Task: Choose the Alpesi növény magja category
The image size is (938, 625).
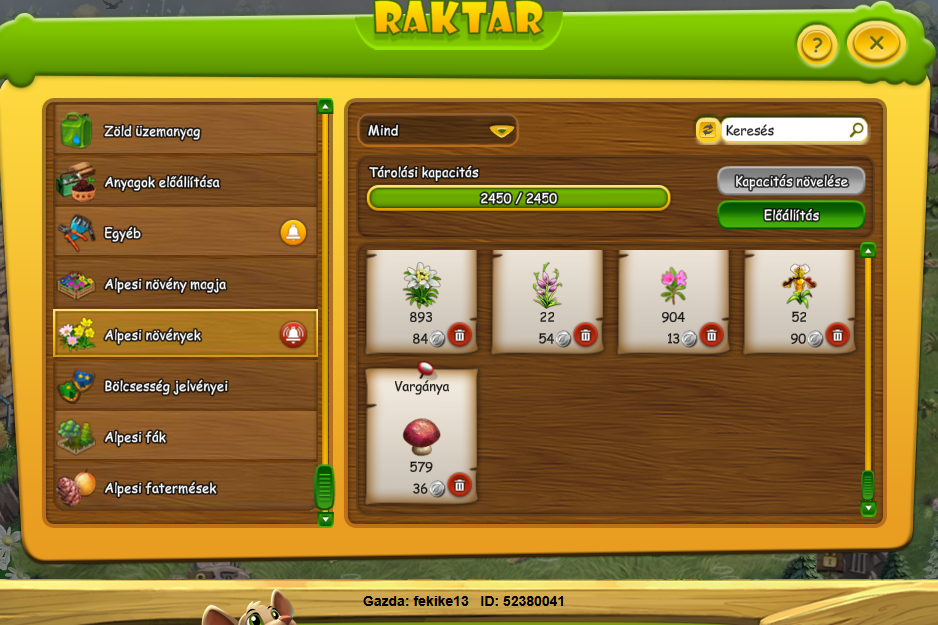Action: click(185, 284)
